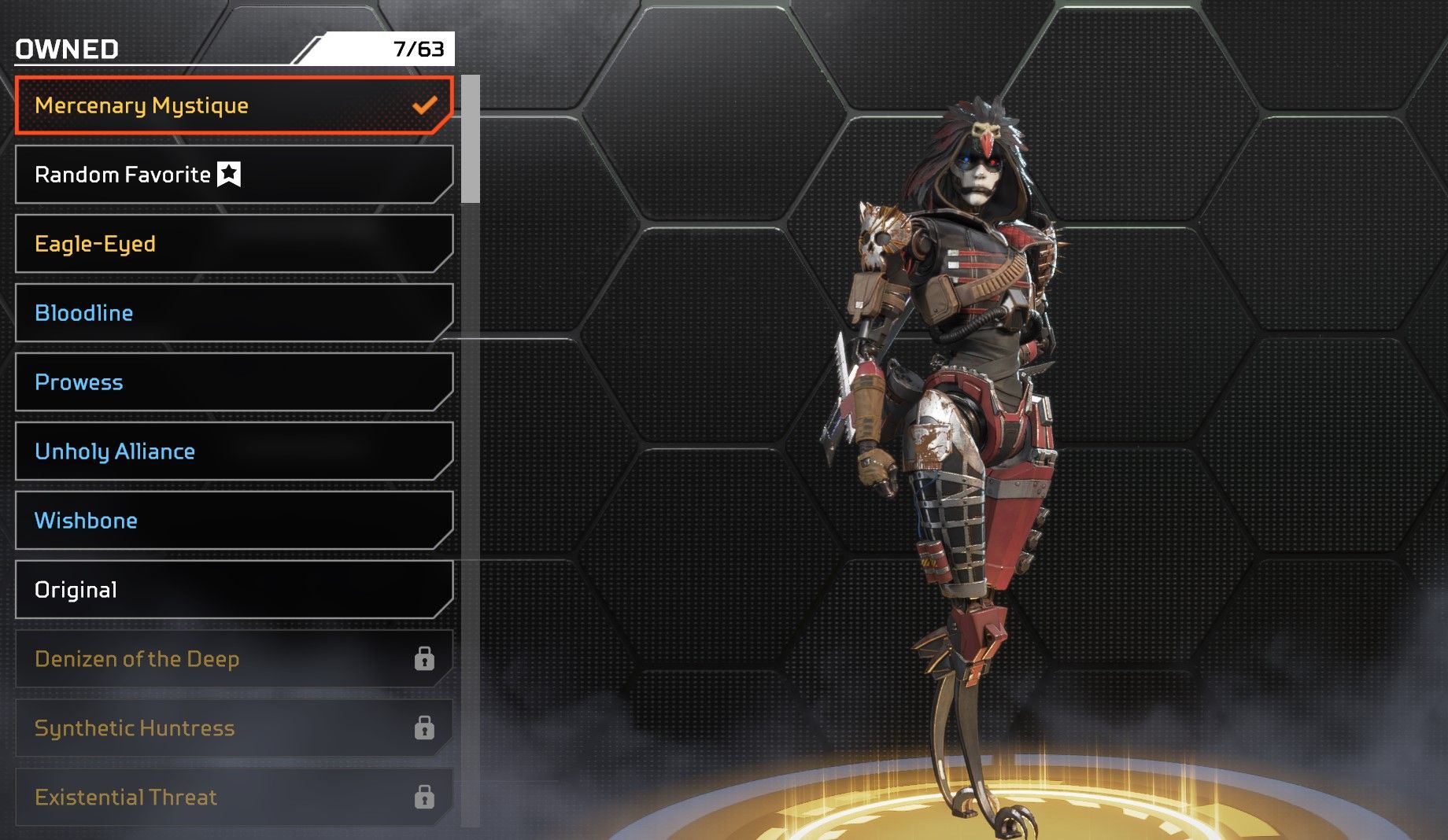The width and height of the screenshot is (1448, 840).
Task: Preview locked Existential Threat skin
Action: coord(234,798)
